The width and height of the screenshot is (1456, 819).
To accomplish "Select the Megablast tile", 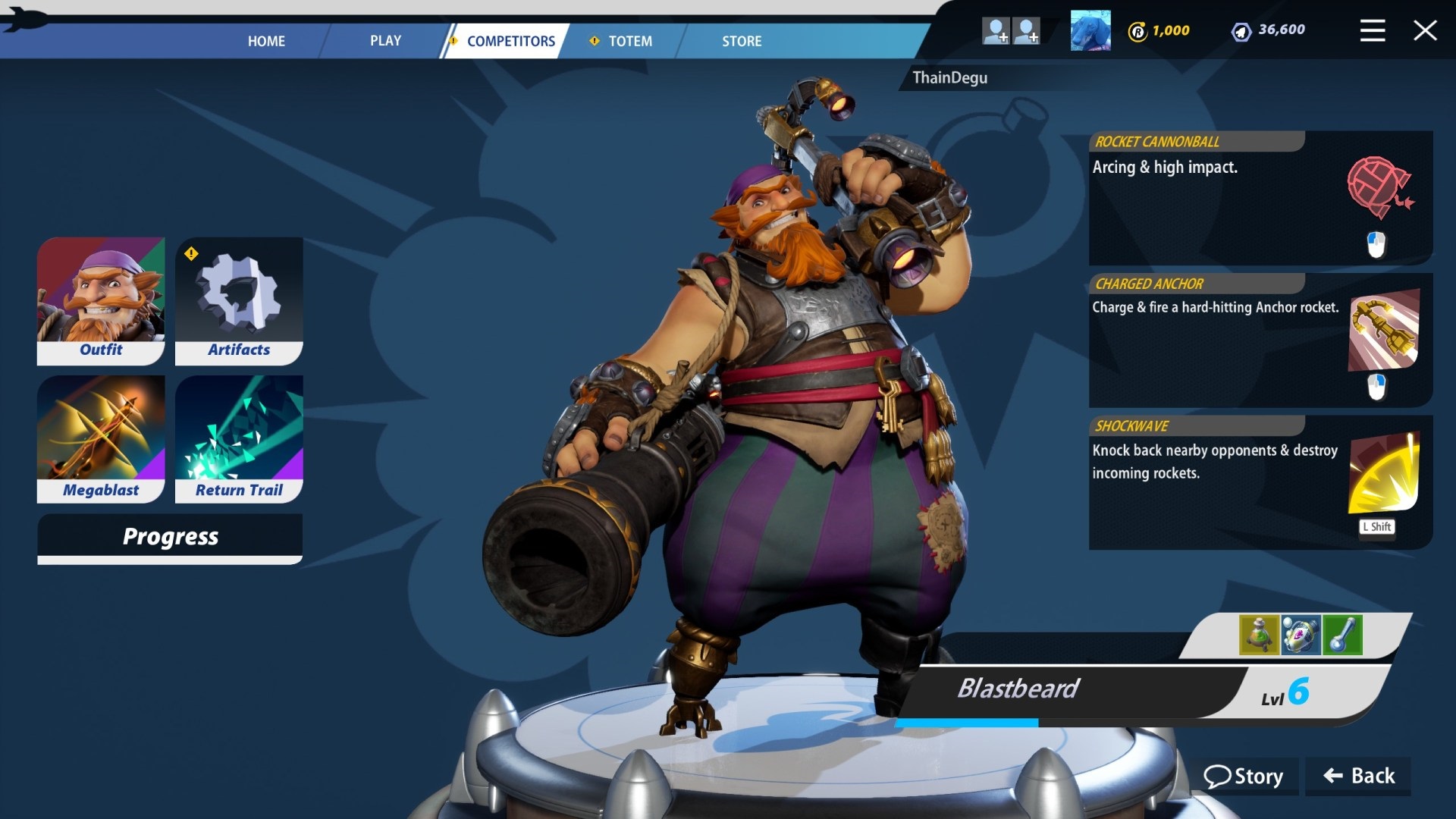I will point(101,438).
